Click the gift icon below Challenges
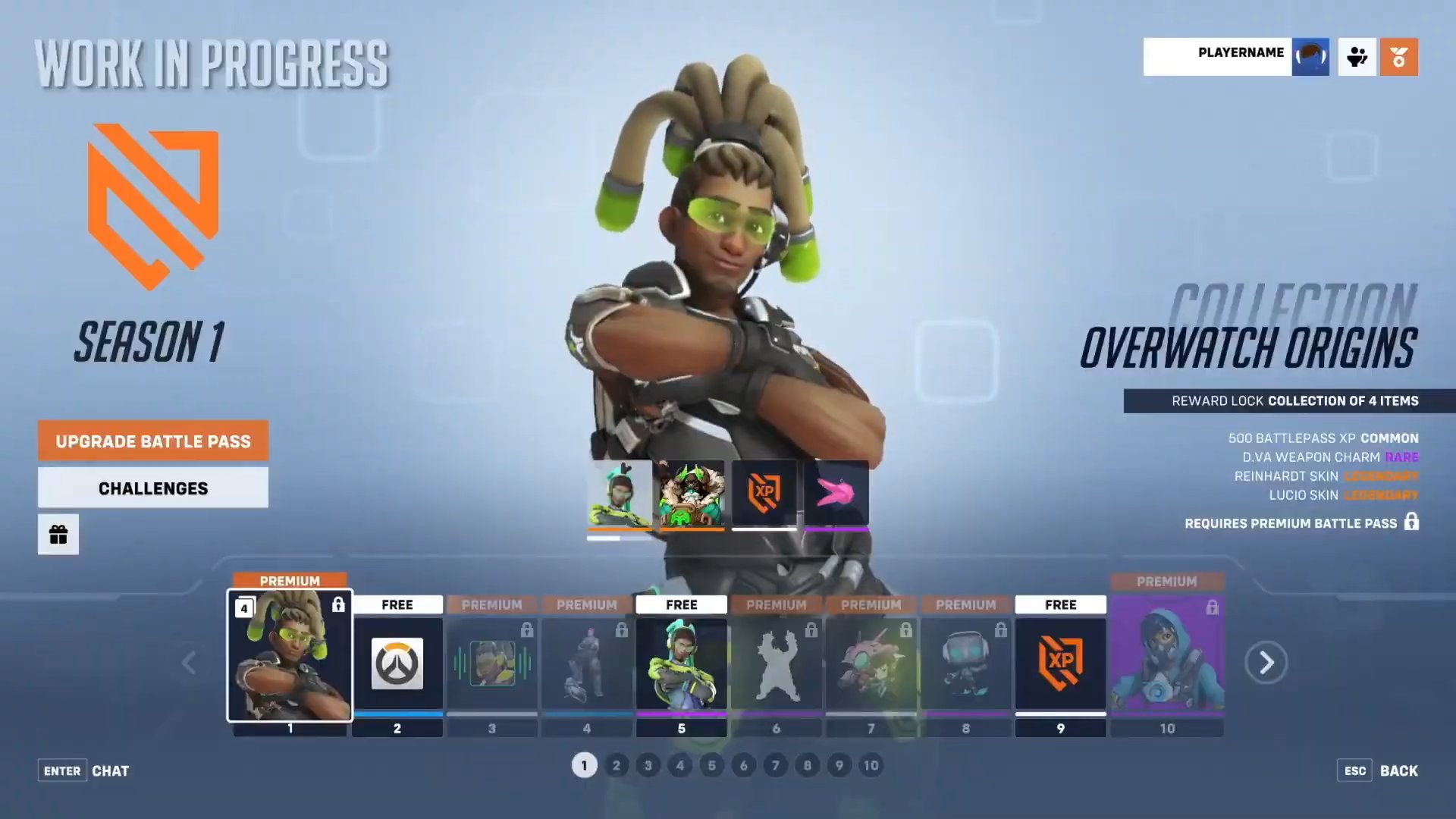 [58, 534]
